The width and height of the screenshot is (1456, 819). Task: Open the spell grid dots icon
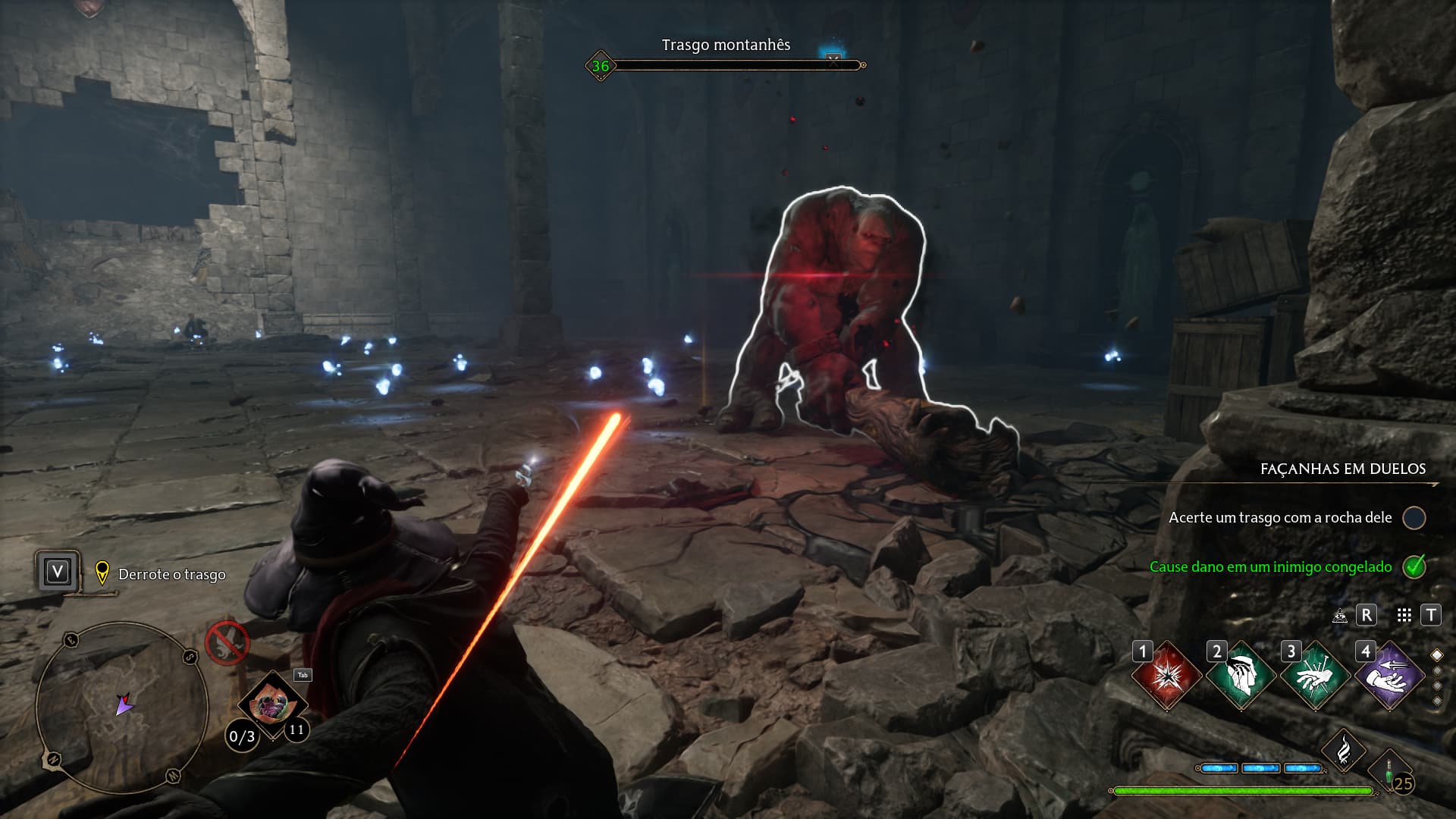click(1404, 615)
